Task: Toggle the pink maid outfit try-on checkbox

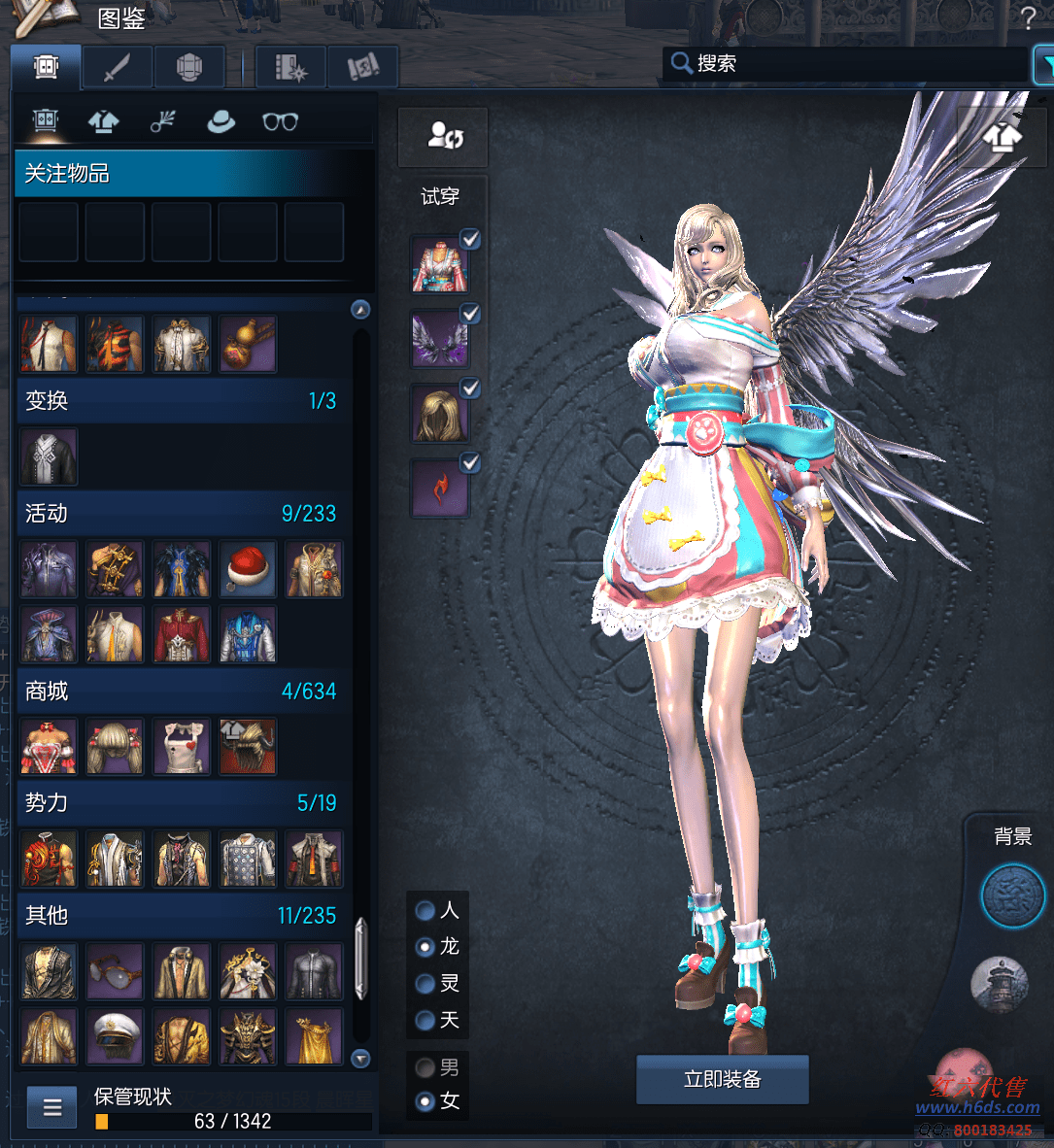Action: pyautogui.click(x=470, y=239)
